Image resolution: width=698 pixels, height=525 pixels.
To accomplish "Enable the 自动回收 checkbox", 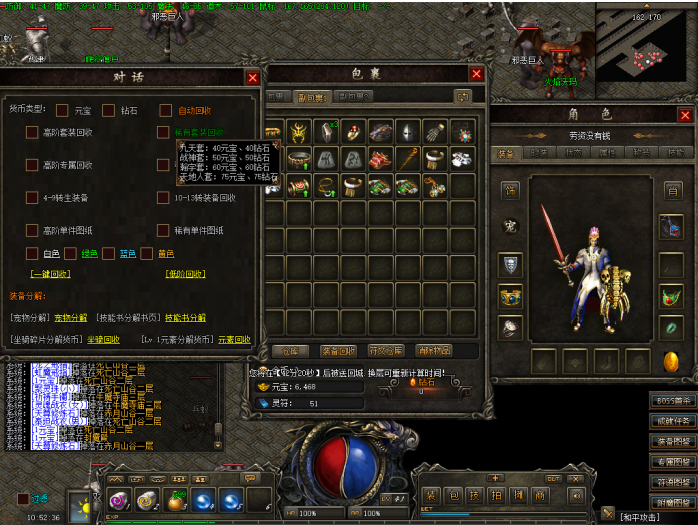I will tap(164, 110).
